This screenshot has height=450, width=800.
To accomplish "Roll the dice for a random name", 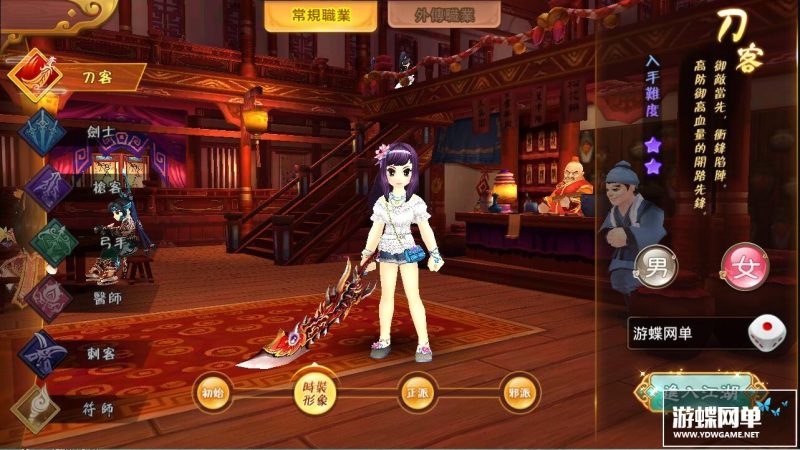I will pos(766,333).
